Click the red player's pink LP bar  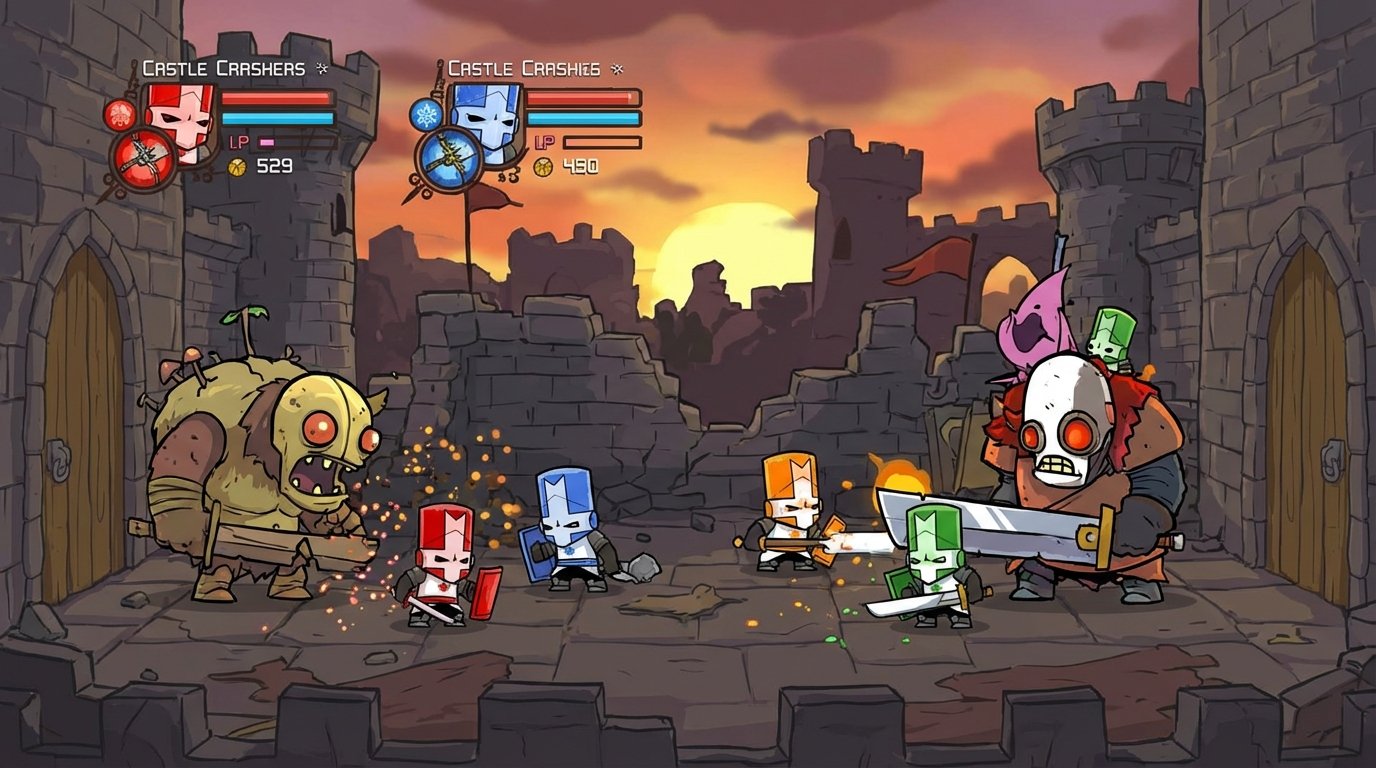pyautogui.click(x=266, y=142)
